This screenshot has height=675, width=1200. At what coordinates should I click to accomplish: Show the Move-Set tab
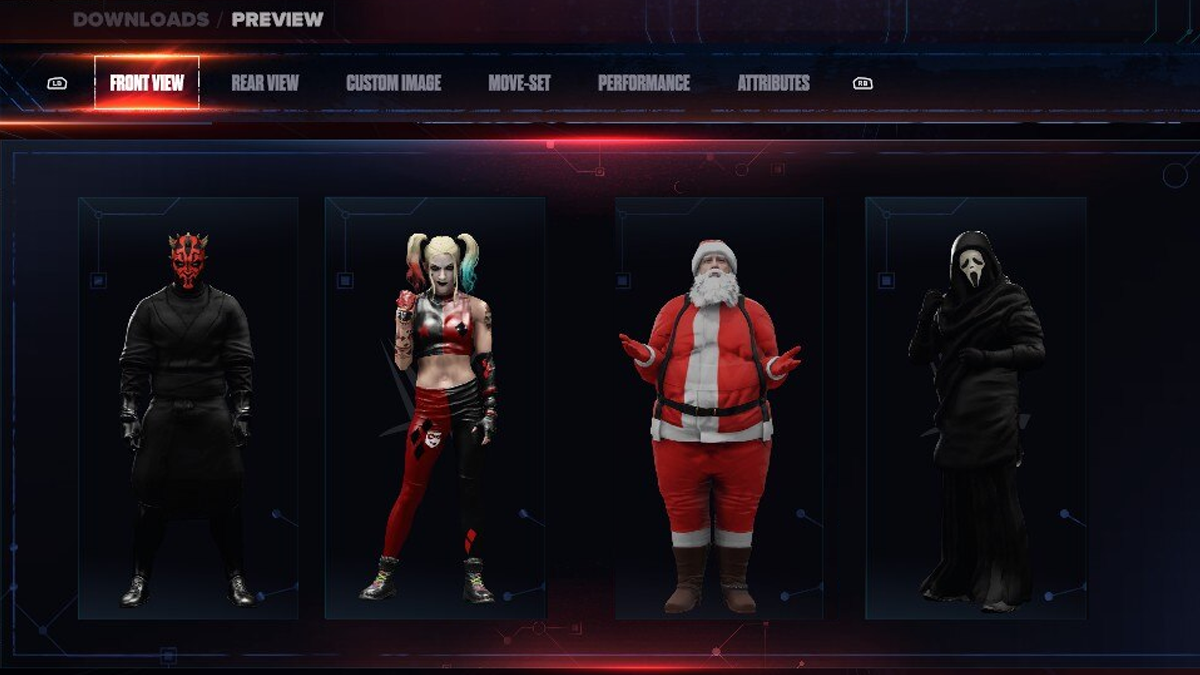pyautogui.click(x=519, y=83)
